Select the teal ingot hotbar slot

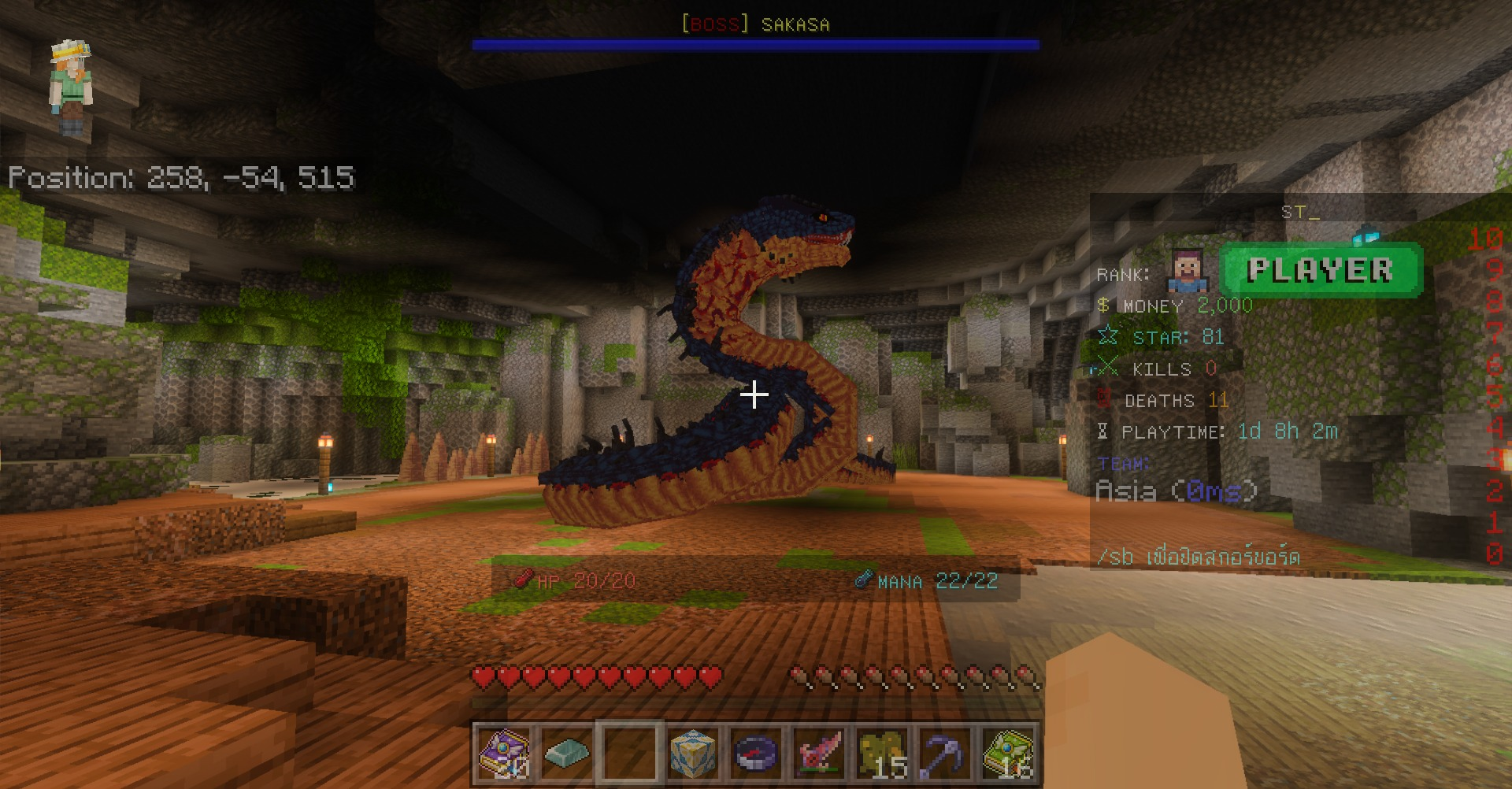[x=567, y=753]
